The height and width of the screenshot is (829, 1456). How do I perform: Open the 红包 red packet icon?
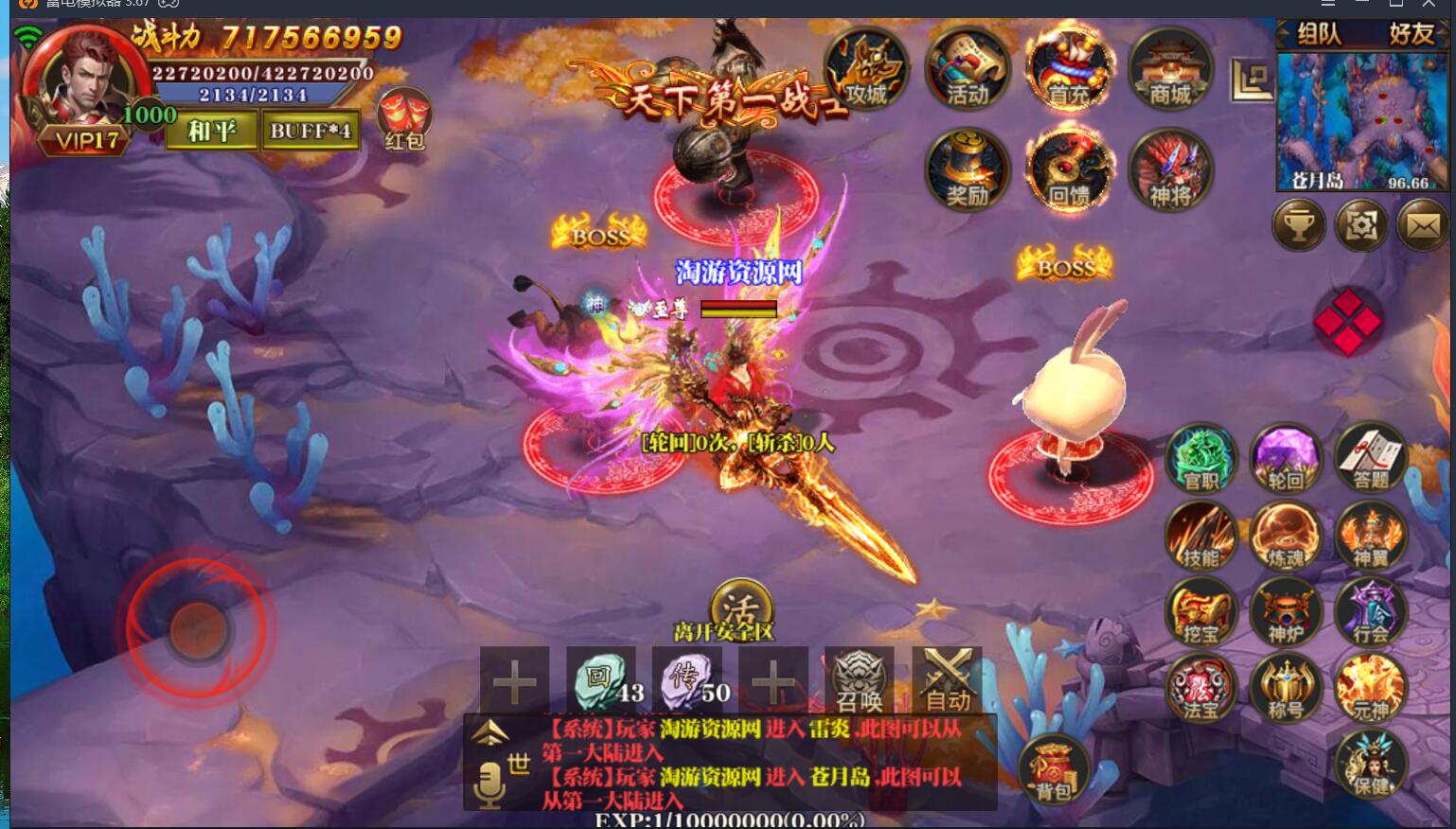tap(404, 120)
